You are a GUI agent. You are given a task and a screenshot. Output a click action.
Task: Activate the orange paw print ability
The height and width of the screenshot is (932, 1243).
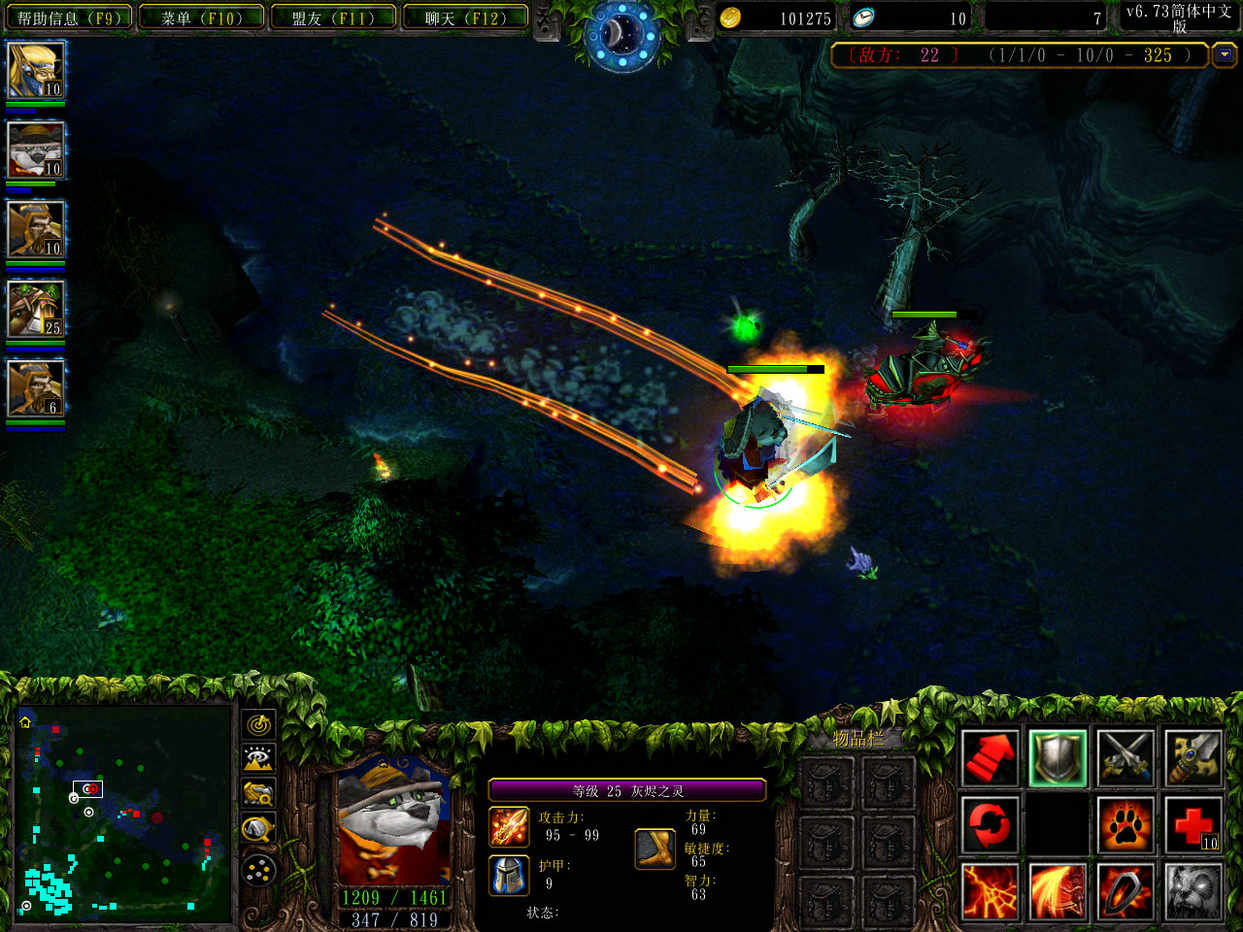[1125, 825]
